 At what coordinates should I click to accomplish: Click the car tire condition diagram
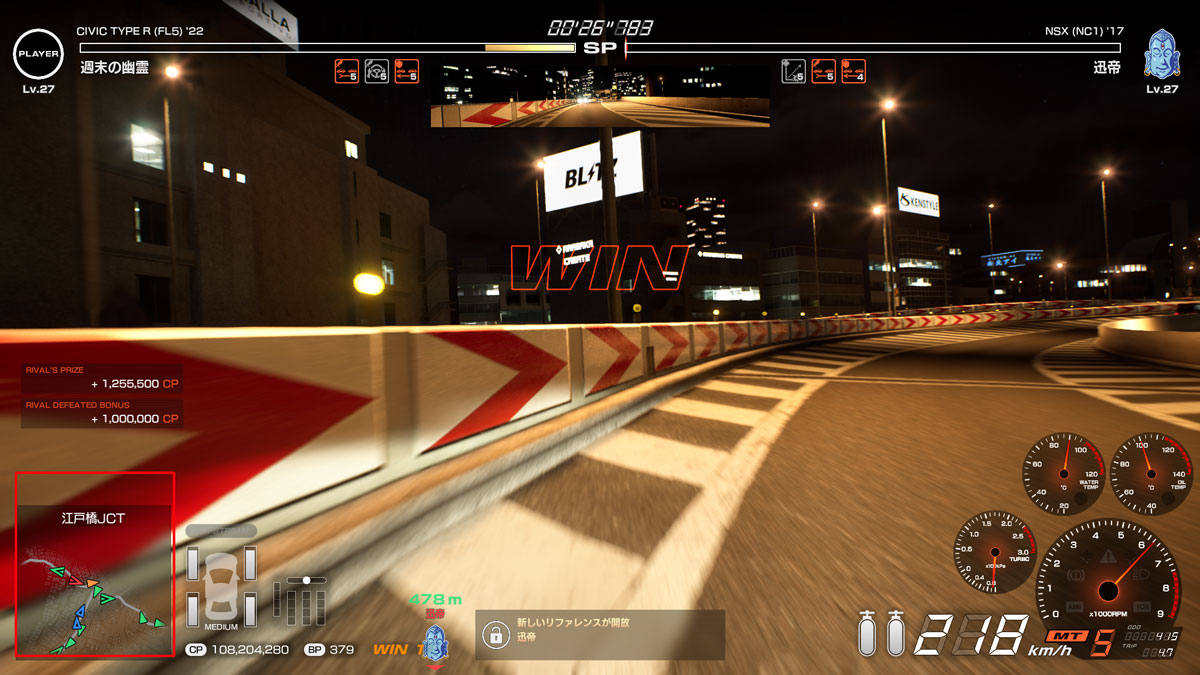[x=221, y=584]
